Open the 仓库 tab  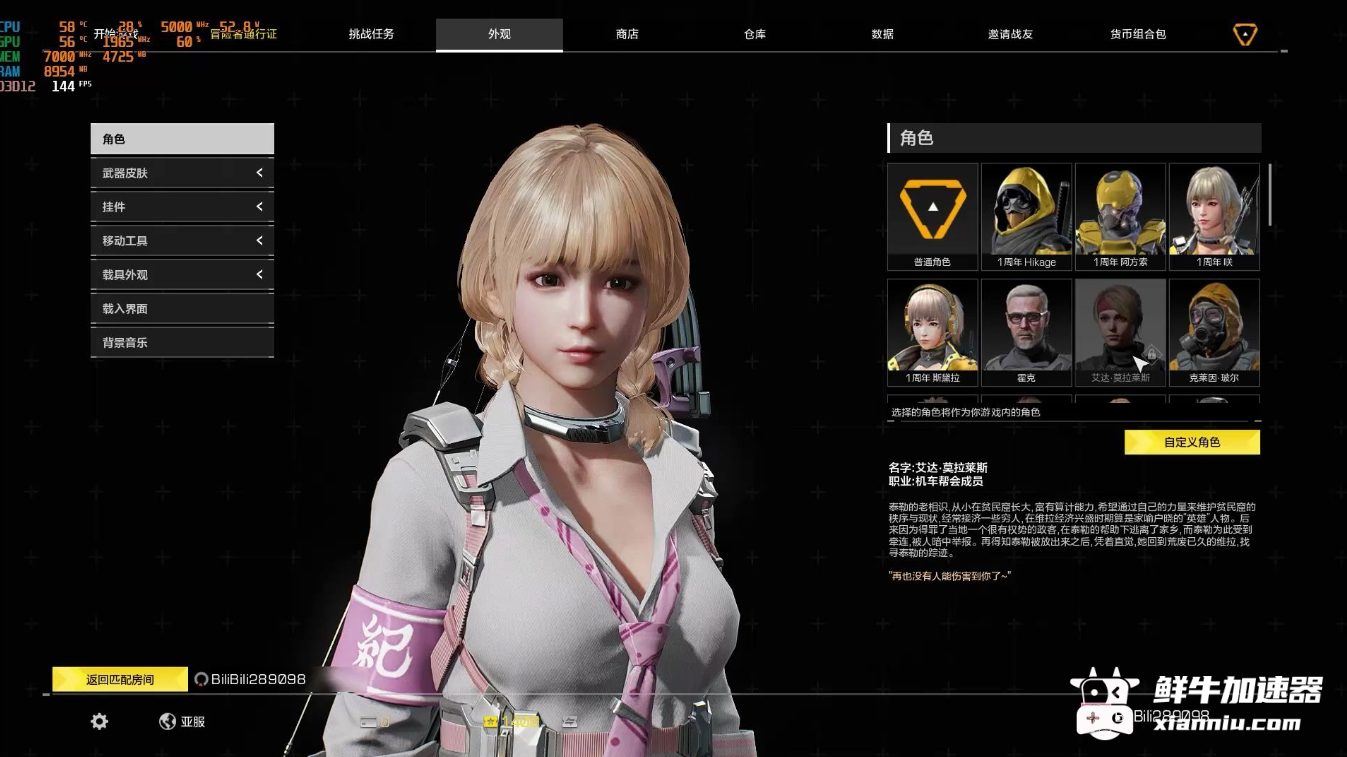pyautogui.click(x=755, y=34)
